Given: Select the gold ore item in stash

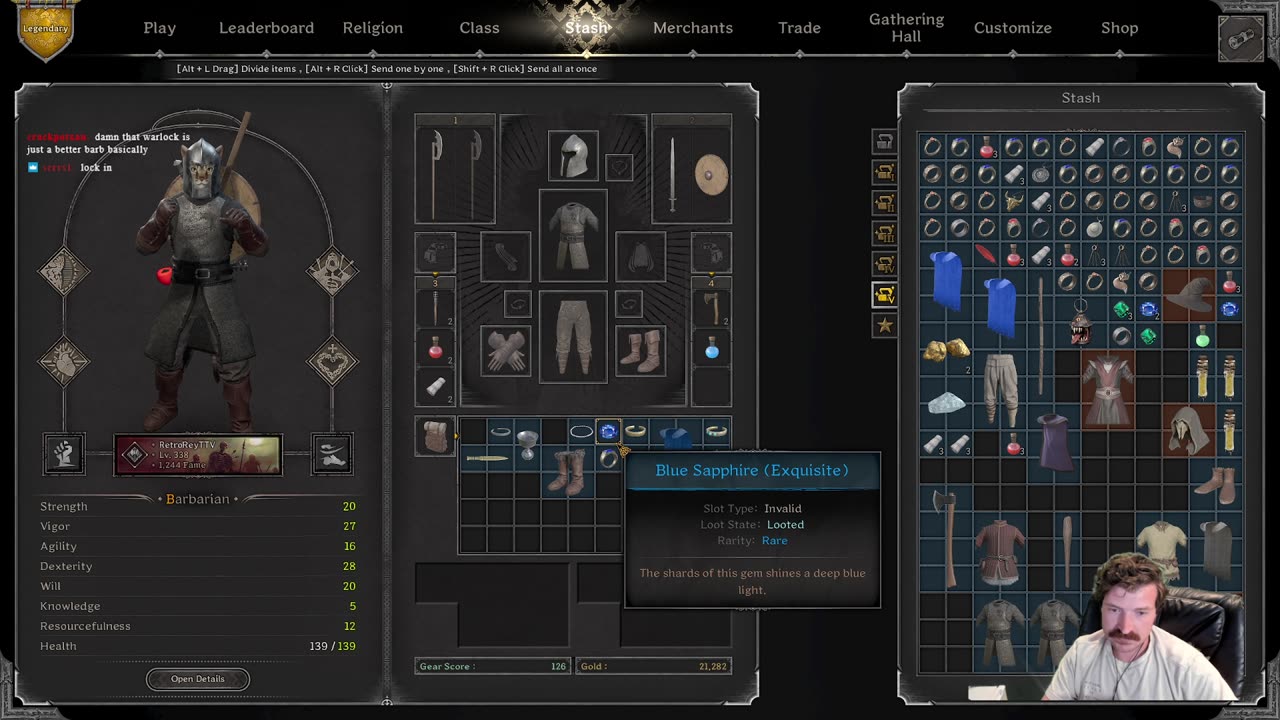Looking at the screenshot, I should coord(945,350).
